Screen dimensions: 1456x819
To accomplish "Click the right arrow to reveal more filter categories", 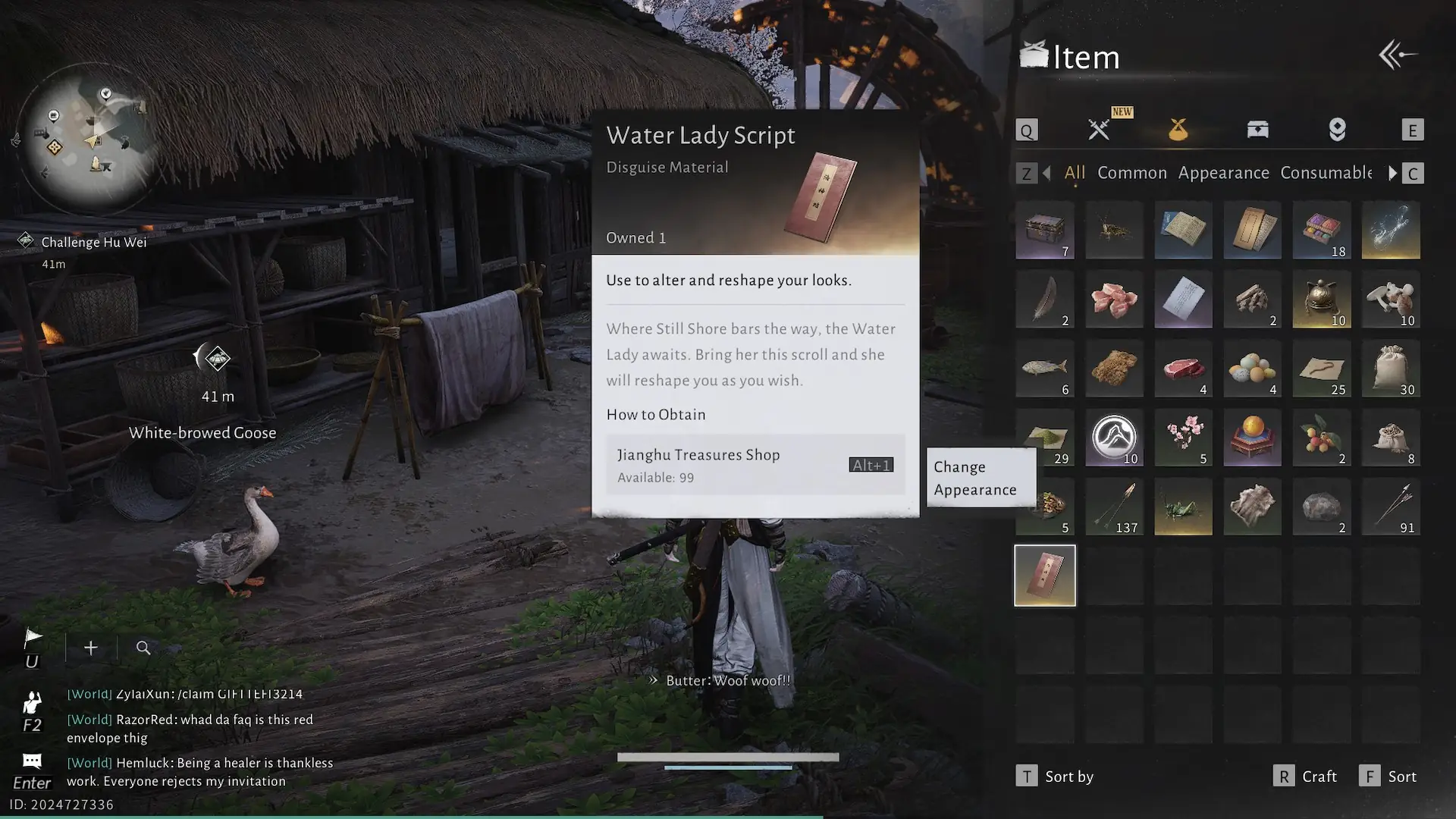I will pos(1393,173).
